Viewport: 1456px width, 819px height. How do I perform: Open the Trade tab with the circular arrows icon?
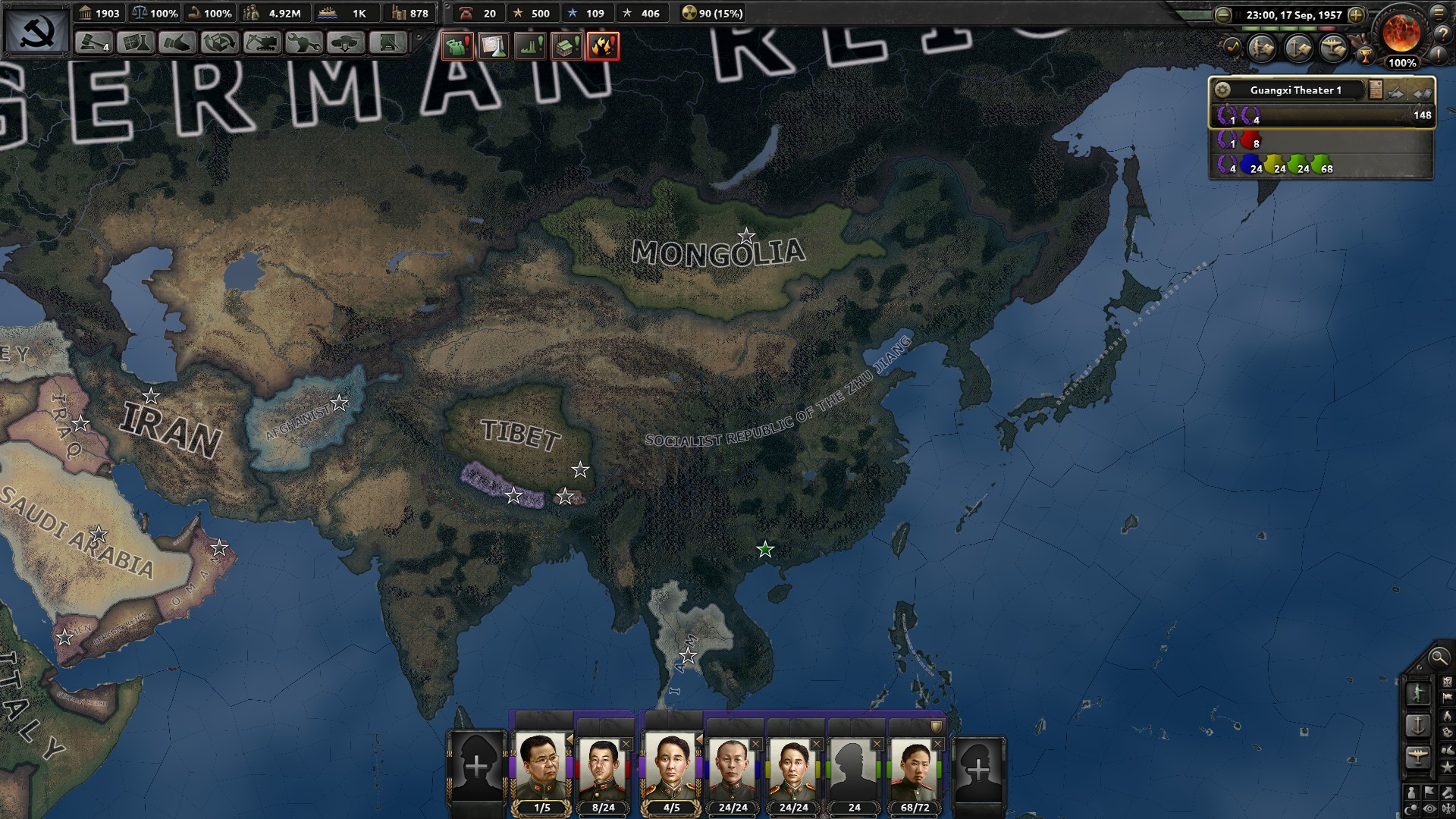(220, 42)
